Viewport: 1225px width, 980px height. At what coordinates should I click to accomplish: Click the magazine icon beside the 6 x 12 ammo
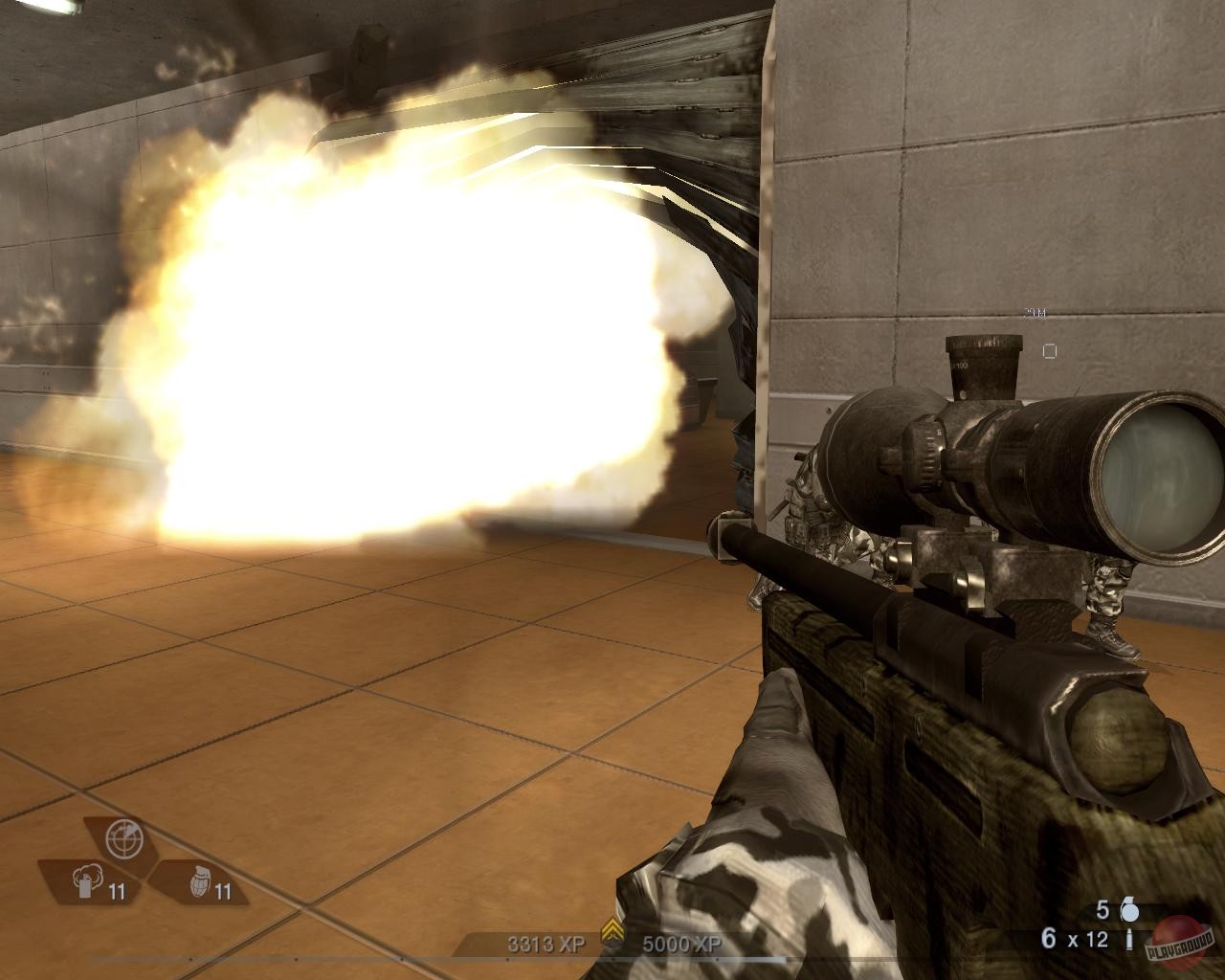pos(1130,940)
